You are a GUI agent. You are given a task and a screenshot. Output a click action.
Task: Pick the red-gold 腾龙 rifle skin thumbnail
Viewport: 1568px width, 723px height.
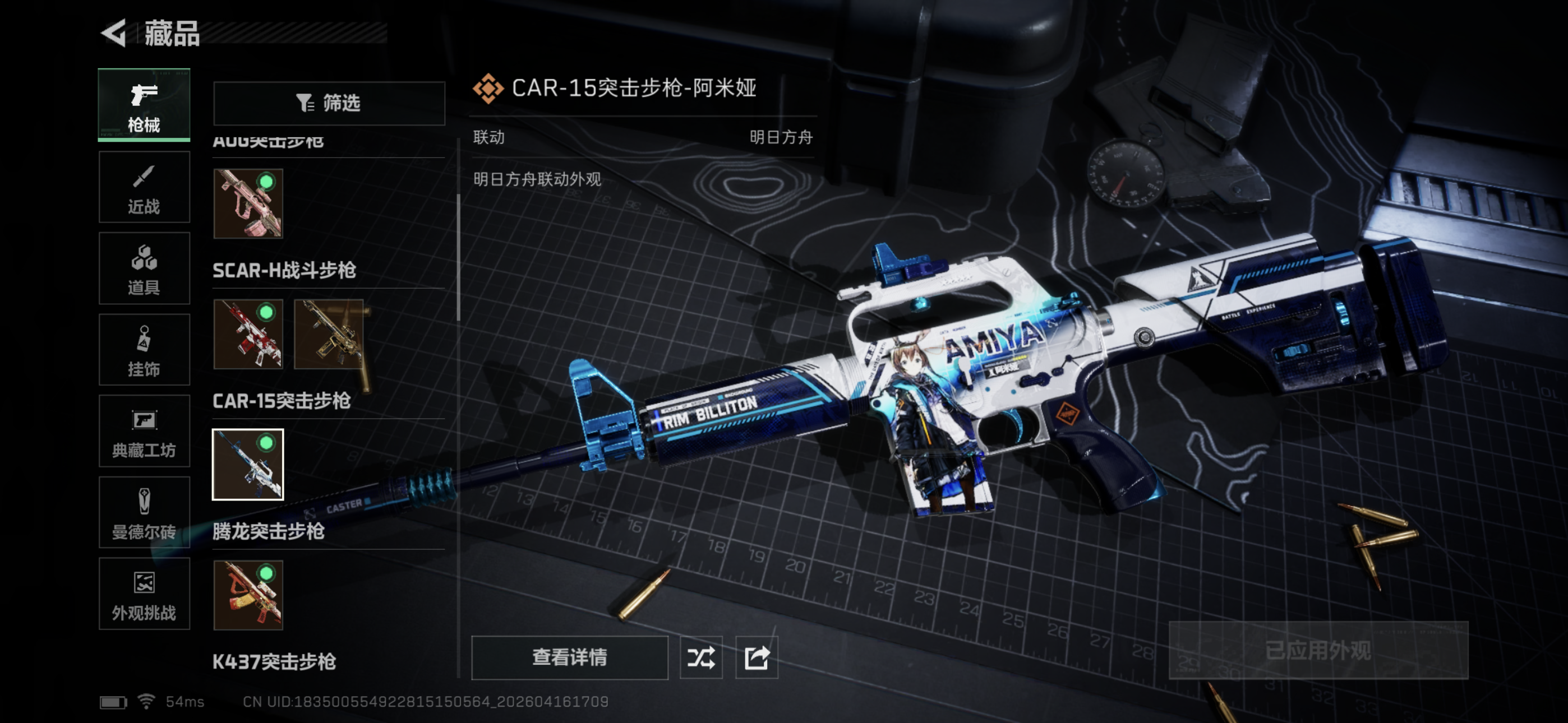click(248, 595)
